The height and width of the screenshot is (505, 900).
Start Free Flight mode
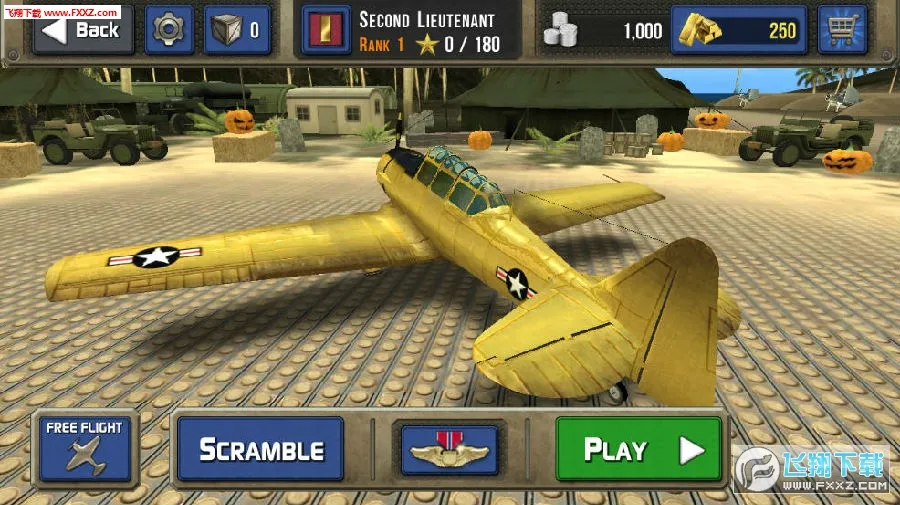(84, 446)
